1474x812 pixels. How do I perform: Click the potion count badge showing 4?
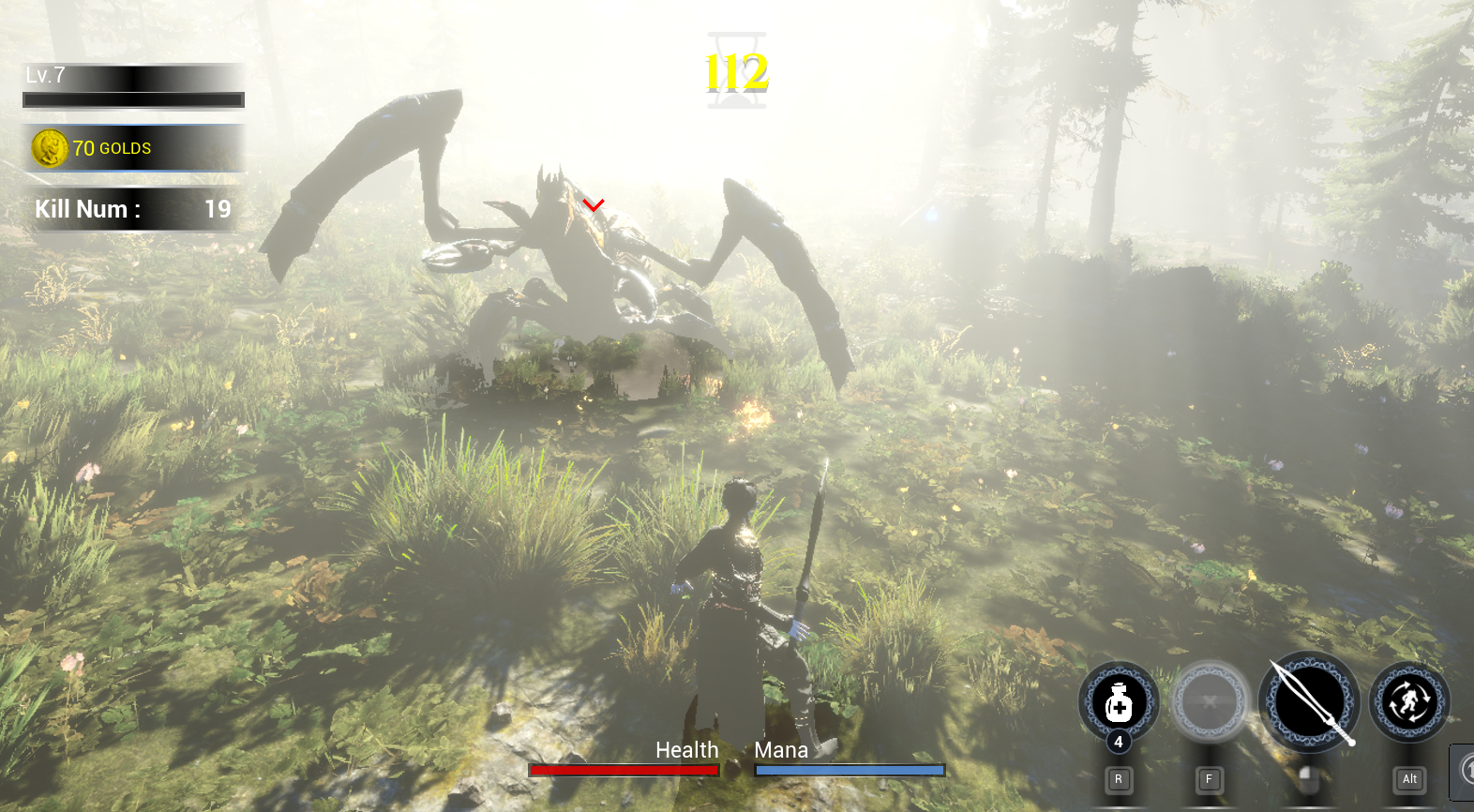pyautogui.click(x=1119, y=743)
